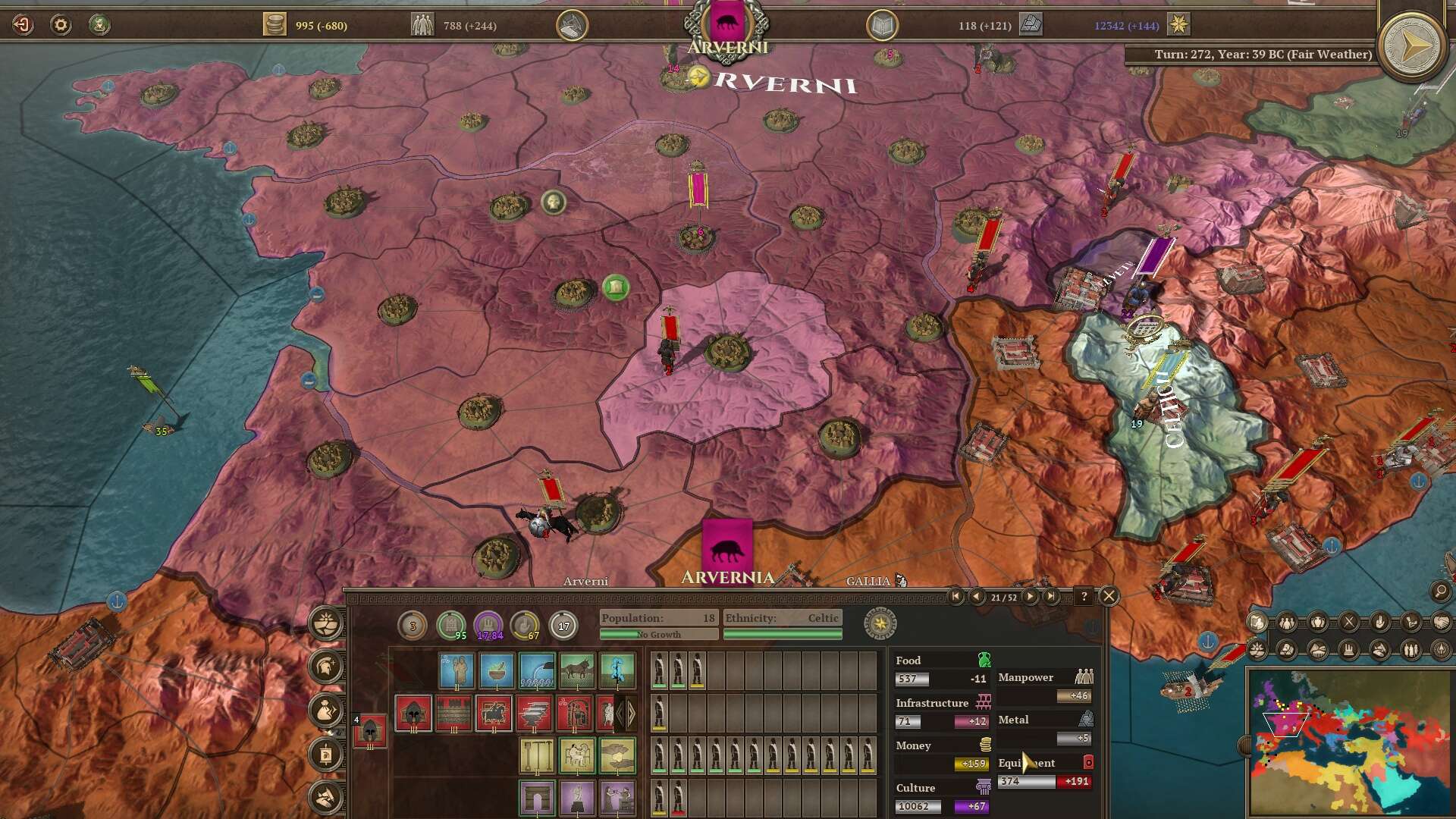Image resolution: width=1456 pixels, height=819 pixels.
Task: Toggle the loyalty hand map overlay
Action: point(1382,623)
